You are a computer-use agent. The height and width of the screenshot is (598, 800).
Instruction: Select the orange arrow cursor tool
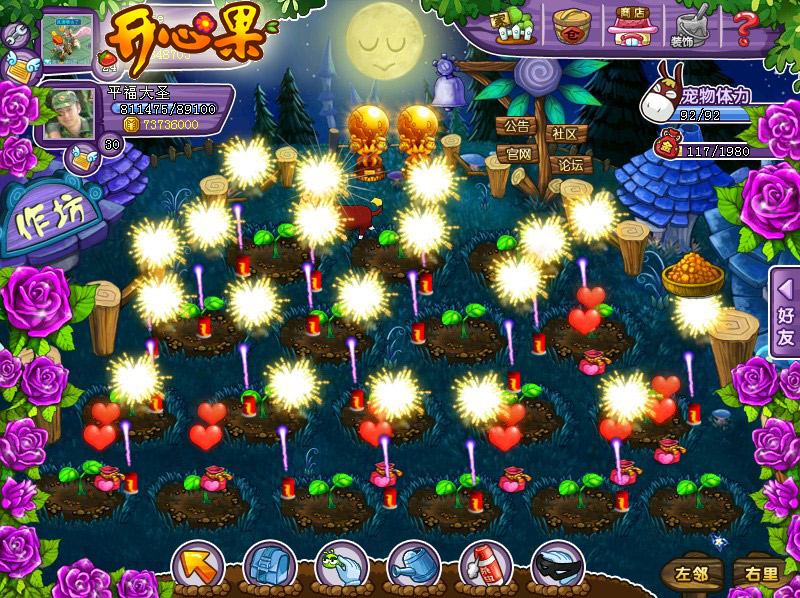197,567
